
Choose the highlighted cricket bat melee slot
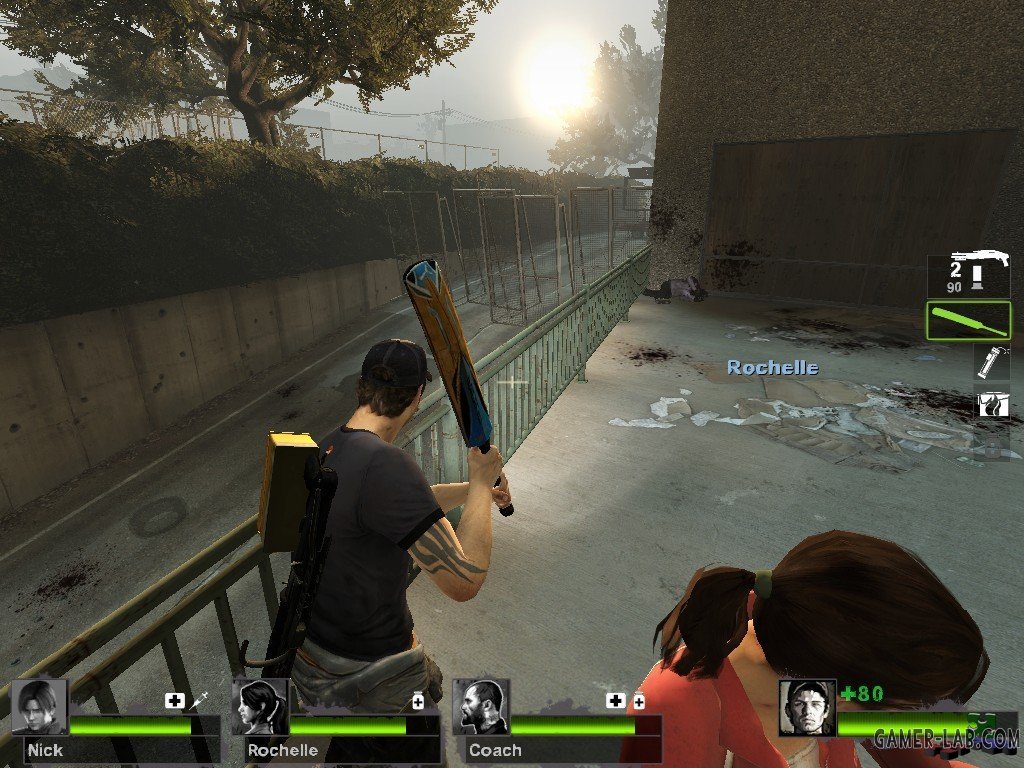(x=968, y=321)
